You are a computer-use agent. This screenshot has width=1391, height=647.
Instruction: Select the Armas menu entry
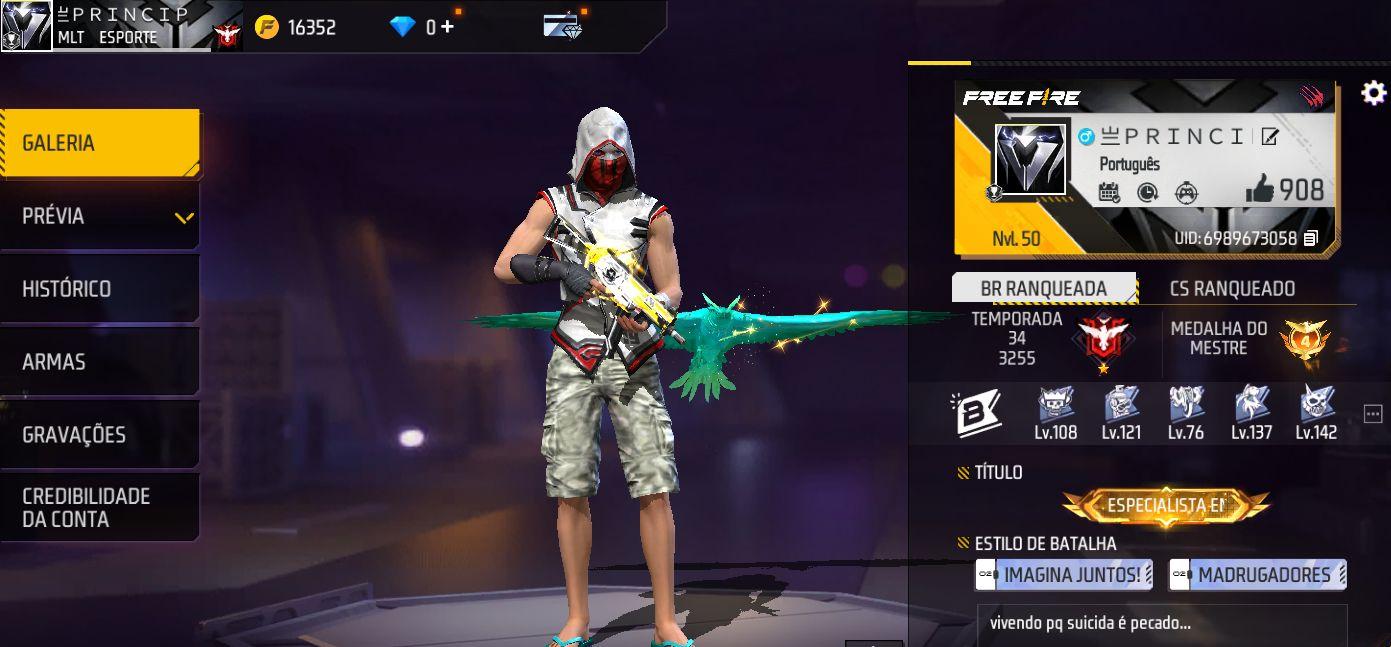click(x=100, y=362)
